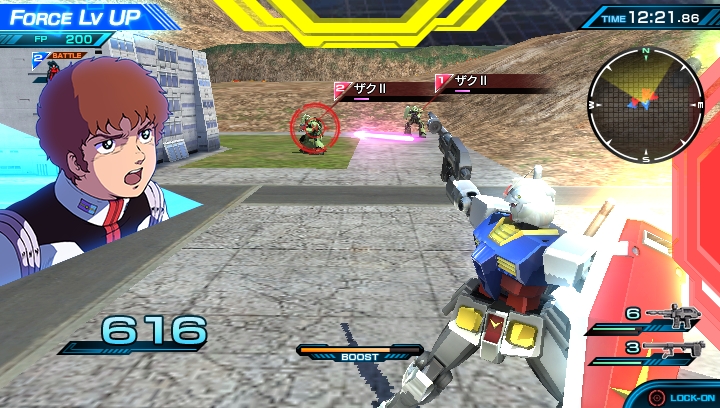
Task: Select the beam rifle weapon icon
Action: point(673,316)
